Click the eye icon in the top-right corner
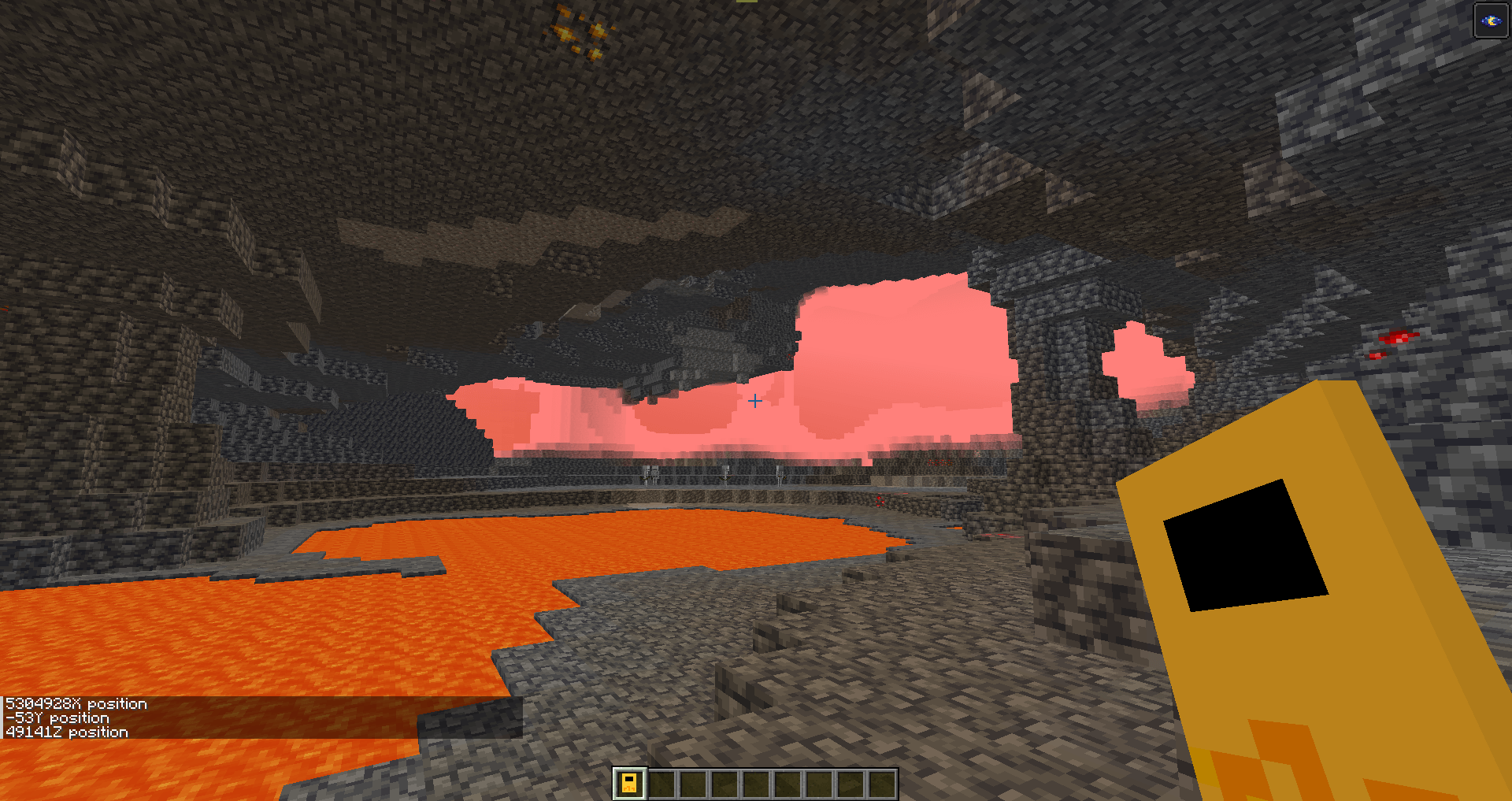The image size is (1512, 801). coord(1490,21)
